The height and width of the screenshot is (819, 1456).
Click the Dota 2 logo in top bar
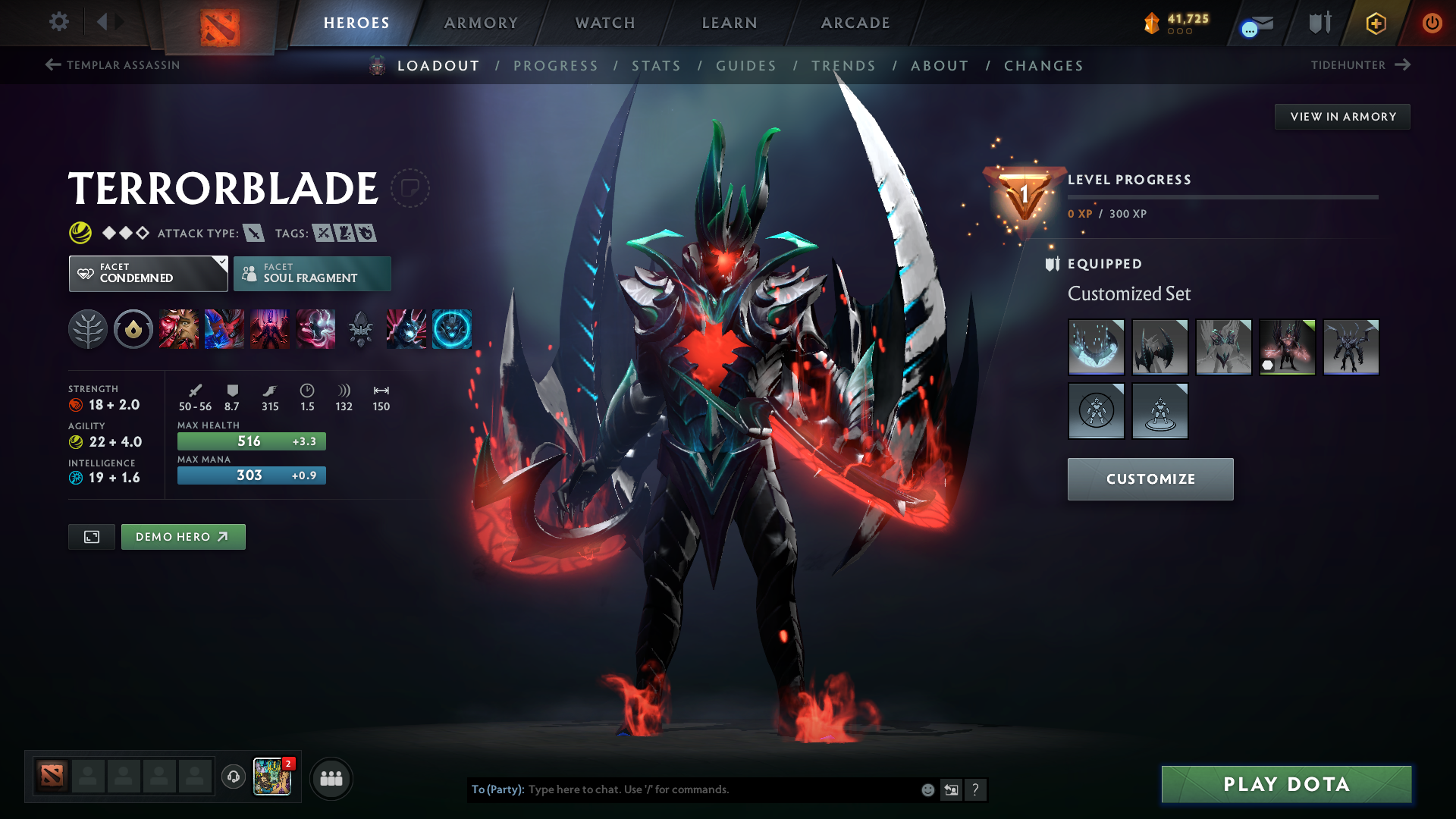(220, 23)
